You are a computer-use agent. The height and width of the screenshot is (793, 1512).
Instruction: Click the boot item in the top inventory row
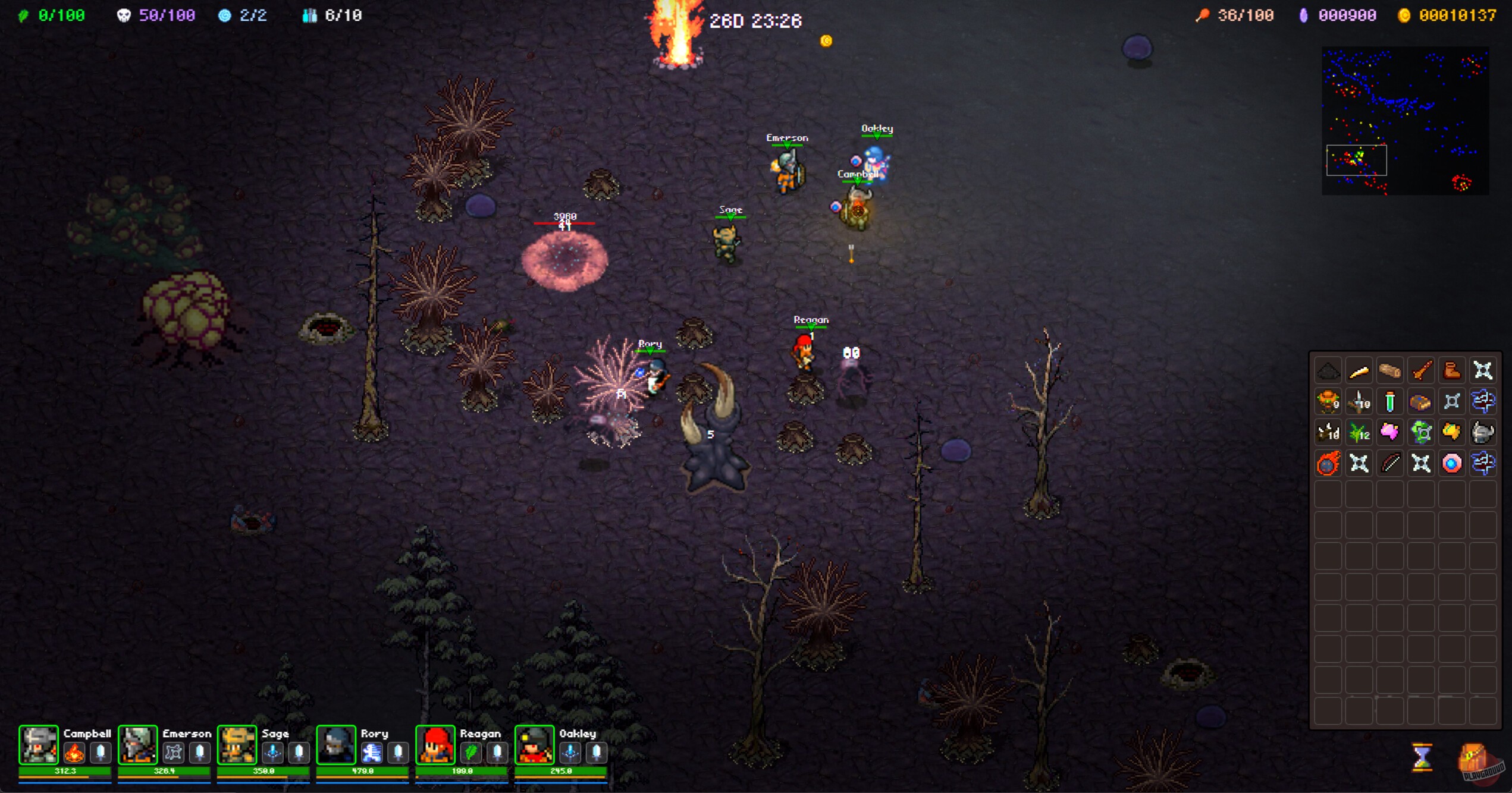pos(1452,370)
